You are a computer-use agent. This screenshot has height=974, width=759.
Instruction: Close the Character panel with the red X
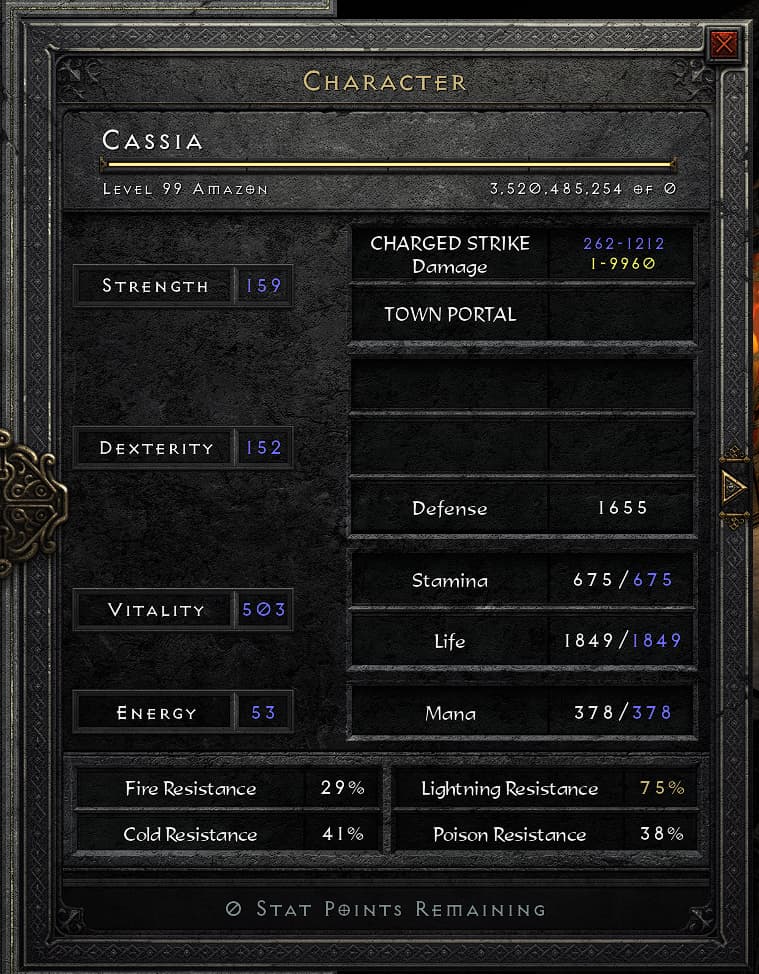pyautogui.click(x=724, y=44)
